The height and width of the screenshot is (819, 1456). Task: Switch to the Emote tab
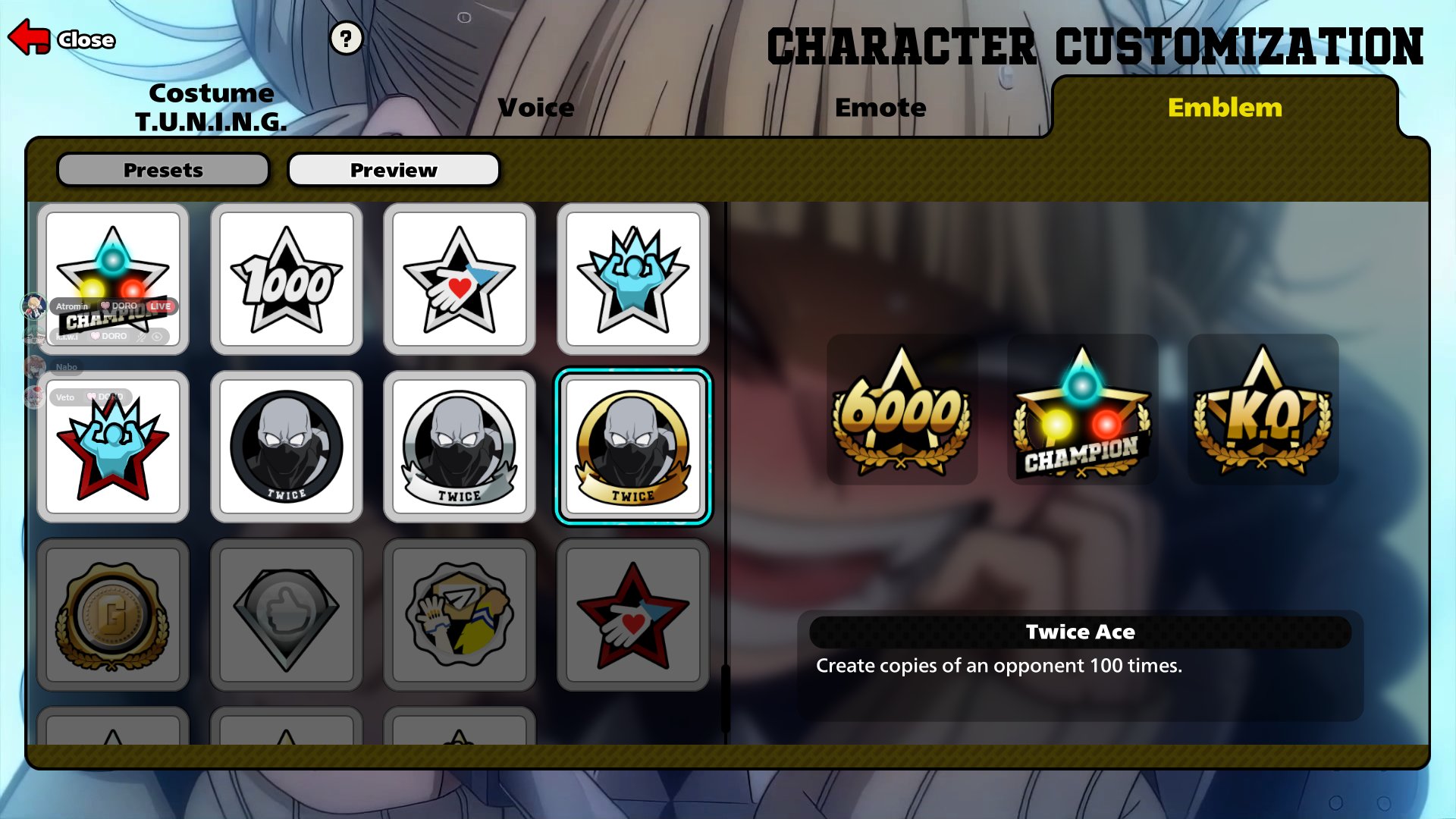[x=880, y=108]
